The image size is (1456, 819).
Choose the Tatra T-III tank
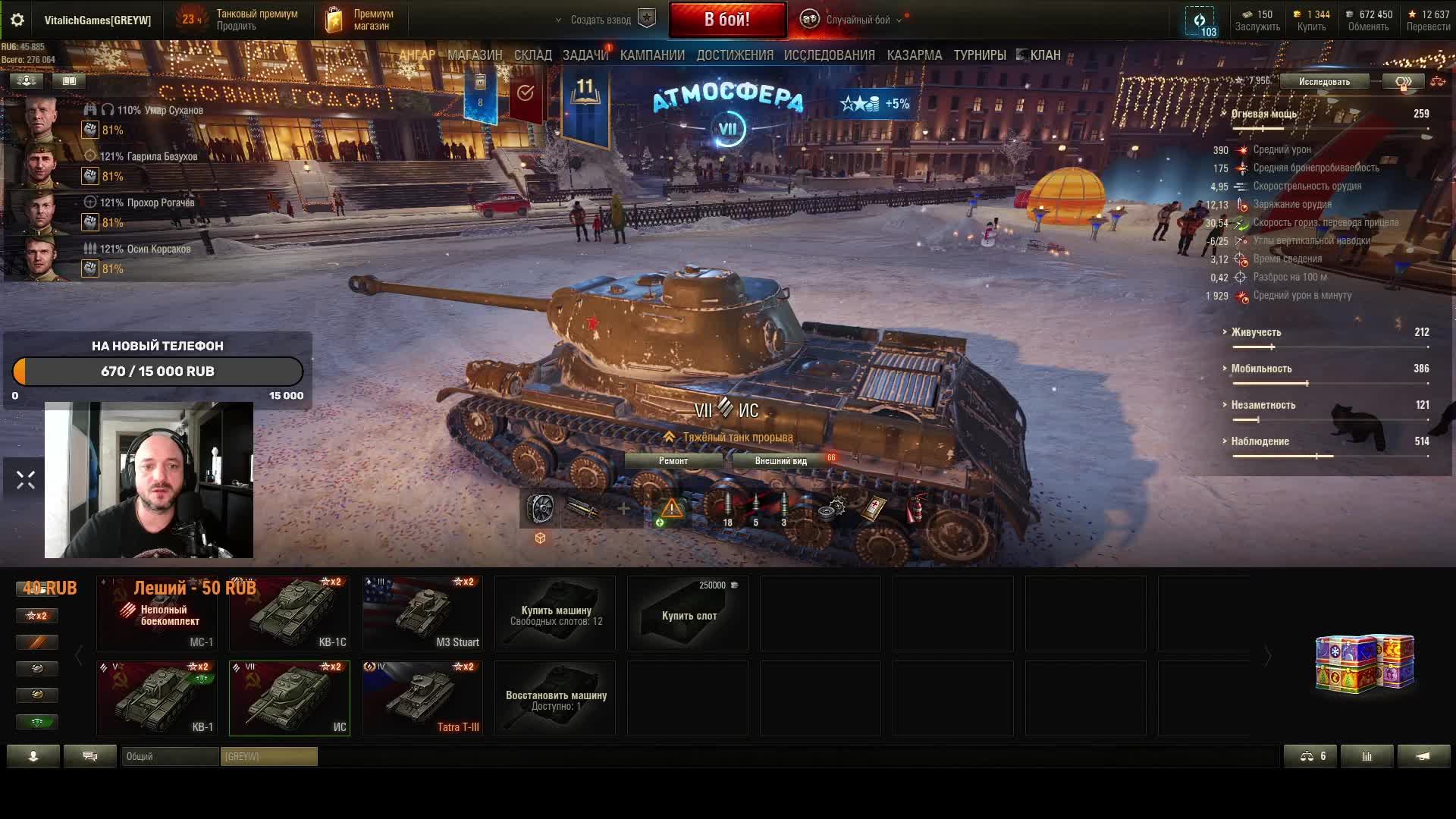(x=422, y=698)
